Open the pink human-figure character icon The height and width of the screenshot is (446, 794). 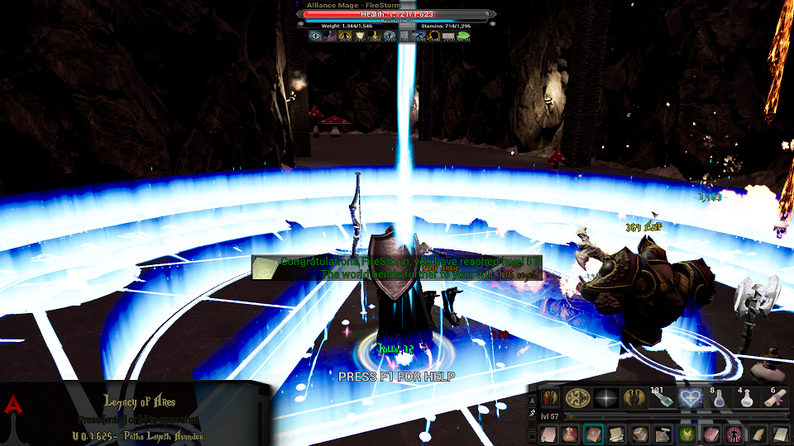coord(734,434)
